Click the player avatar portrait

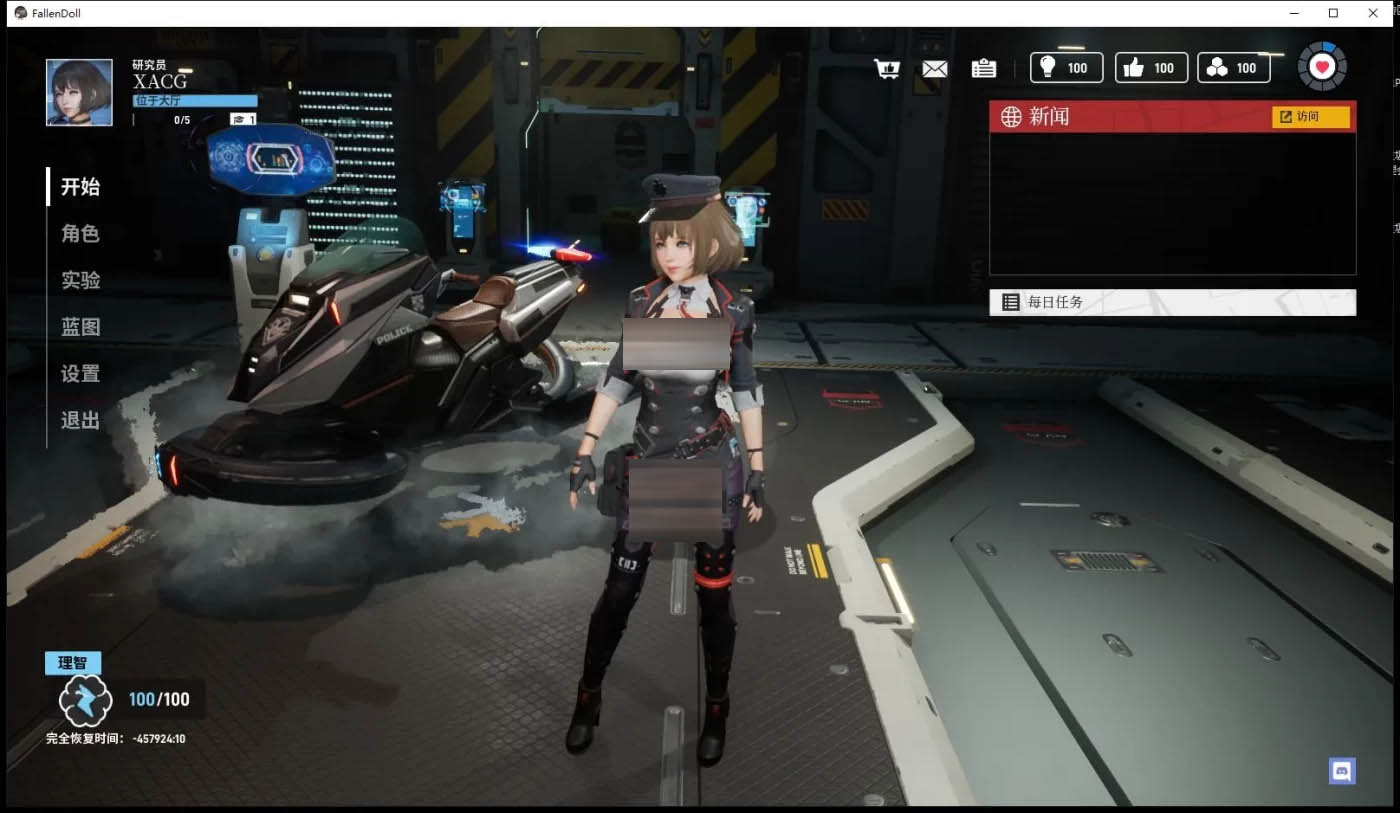click(x=79, y=92)
